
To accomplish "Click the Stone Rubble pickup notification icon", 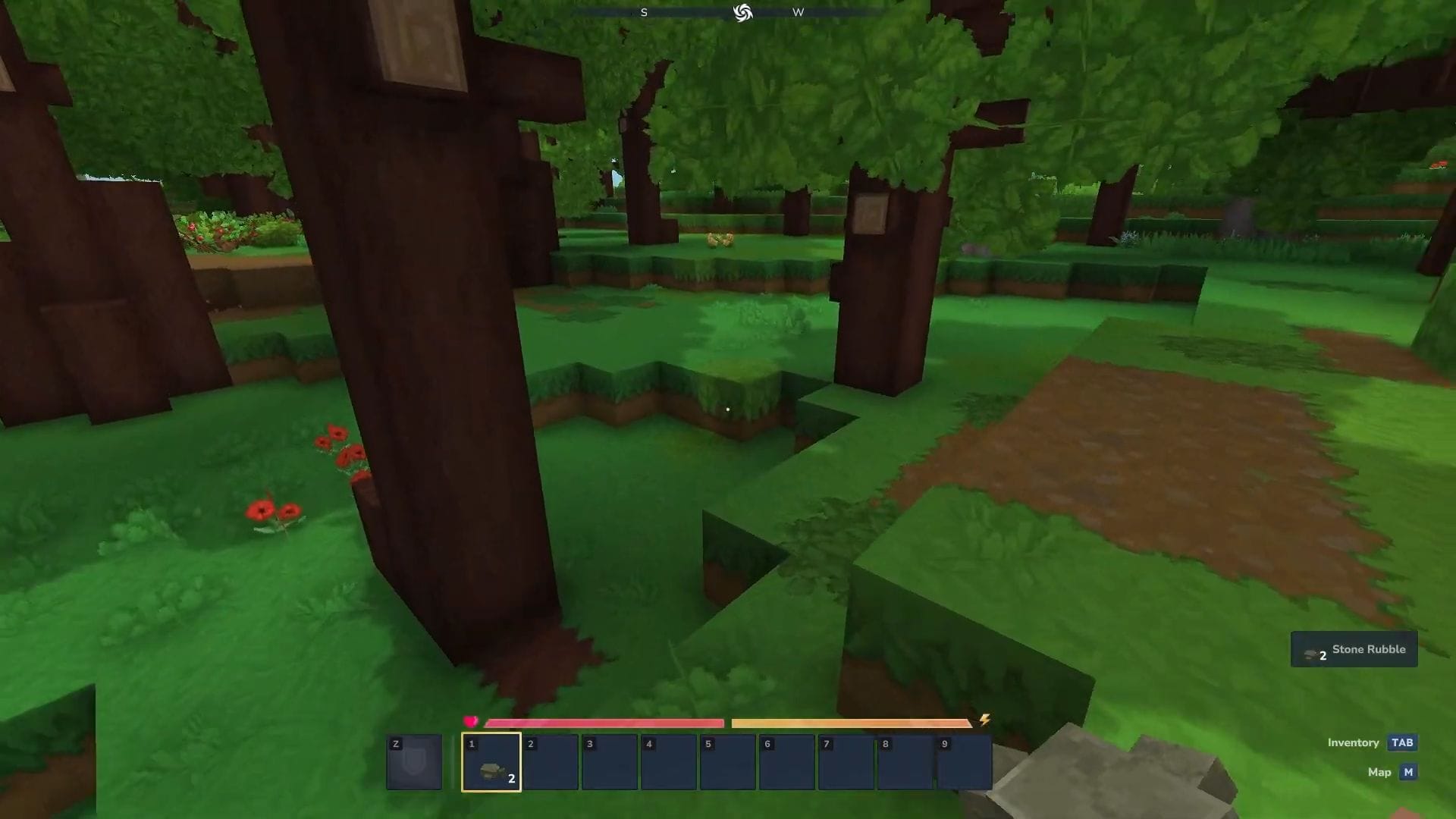I will click(1311, 654).
